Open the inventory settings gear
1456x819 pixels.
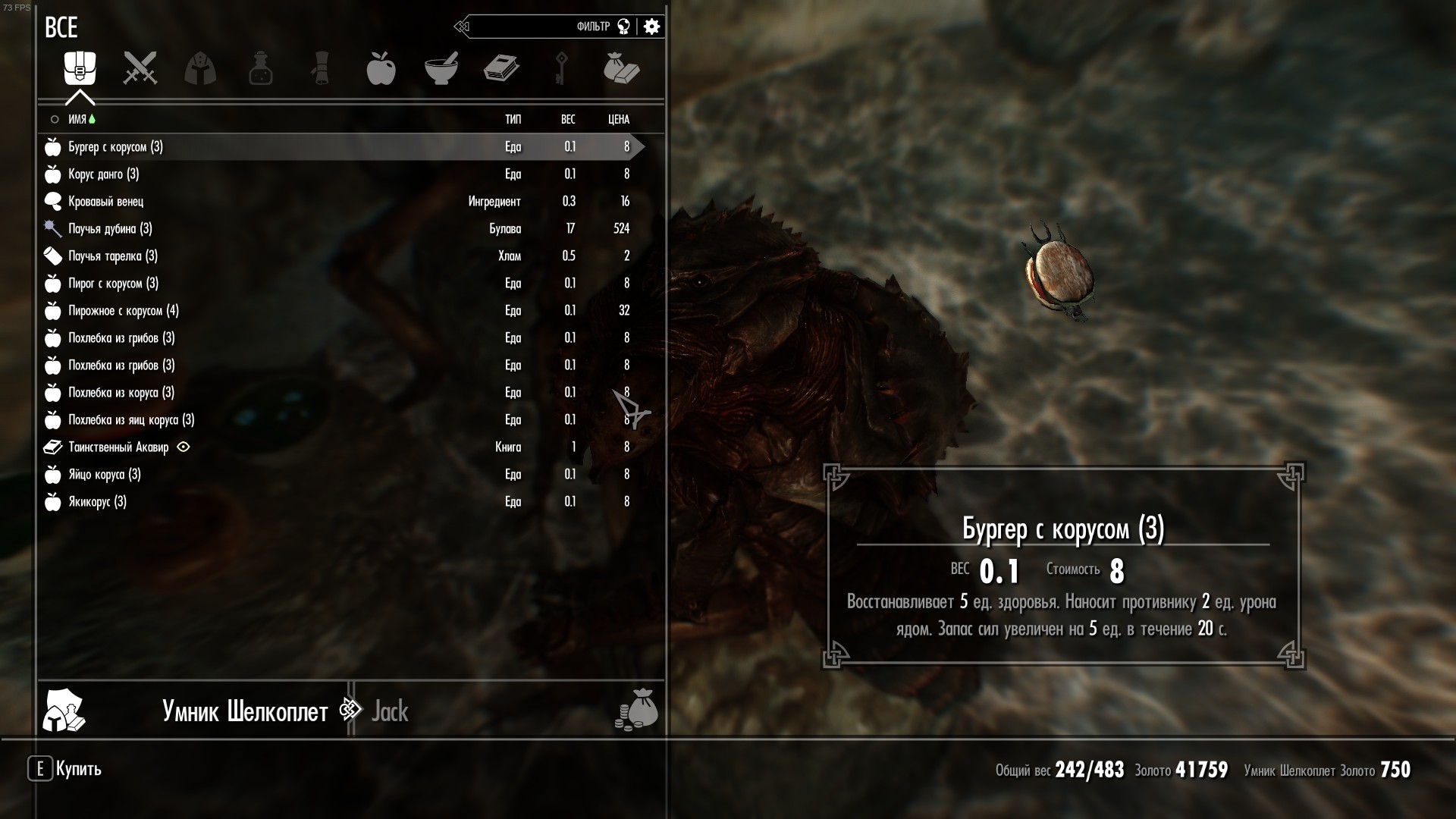[x=651, y=27]
